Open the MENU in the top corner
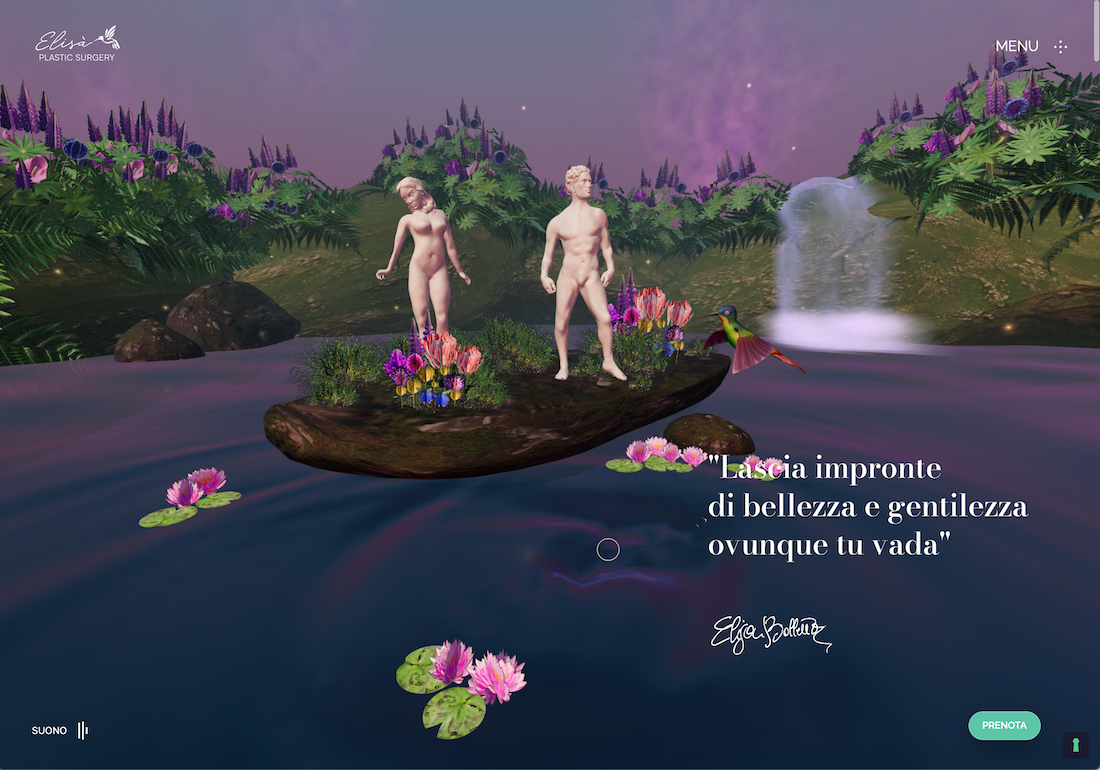The height and width of the screenshot is (770, 1100). click(x=1031, y=46)
